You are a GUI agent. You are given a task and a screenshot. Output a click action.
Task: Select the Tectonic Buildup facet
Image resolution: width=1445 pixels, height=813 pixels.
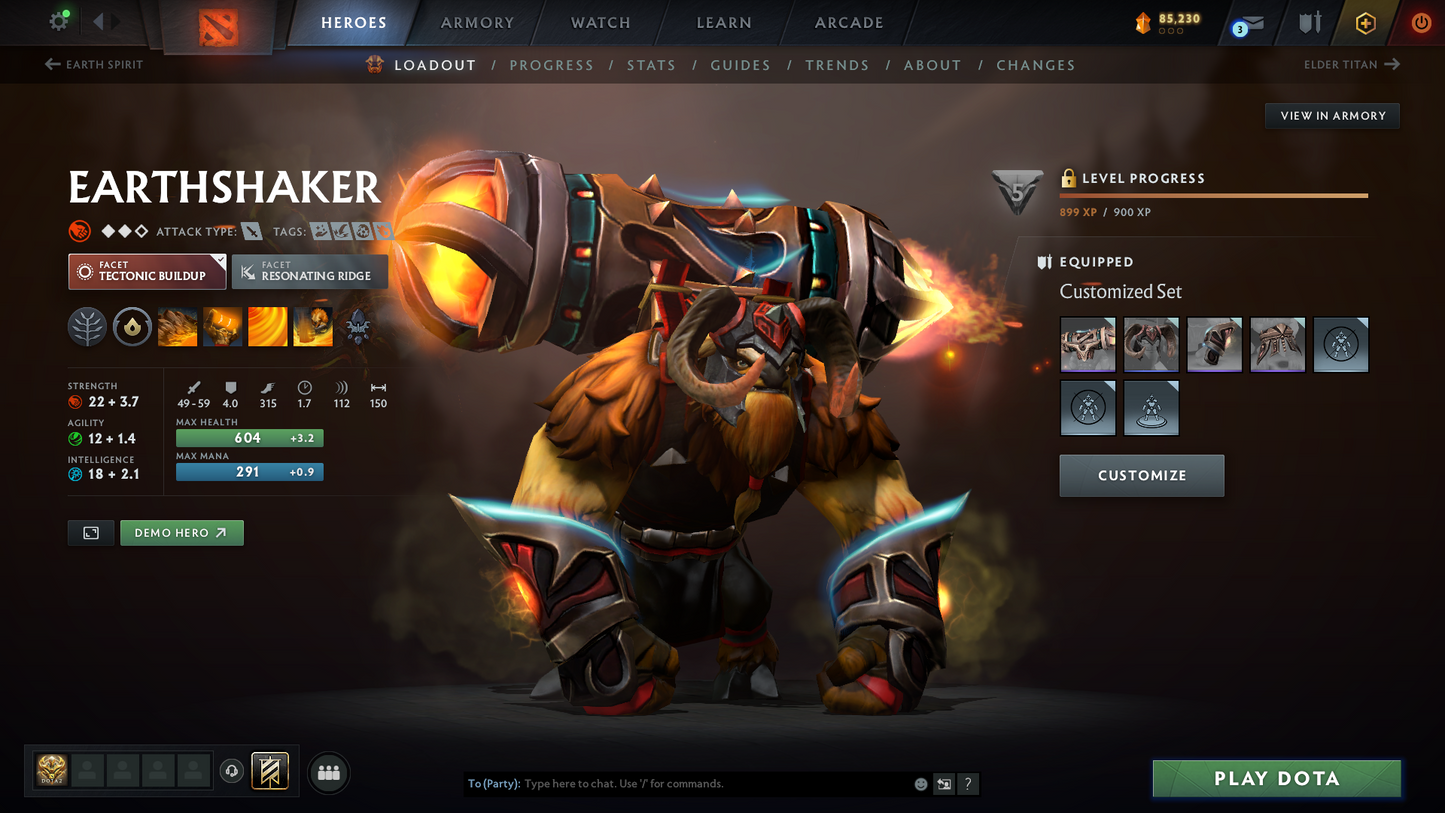click(x=146, y=271)
